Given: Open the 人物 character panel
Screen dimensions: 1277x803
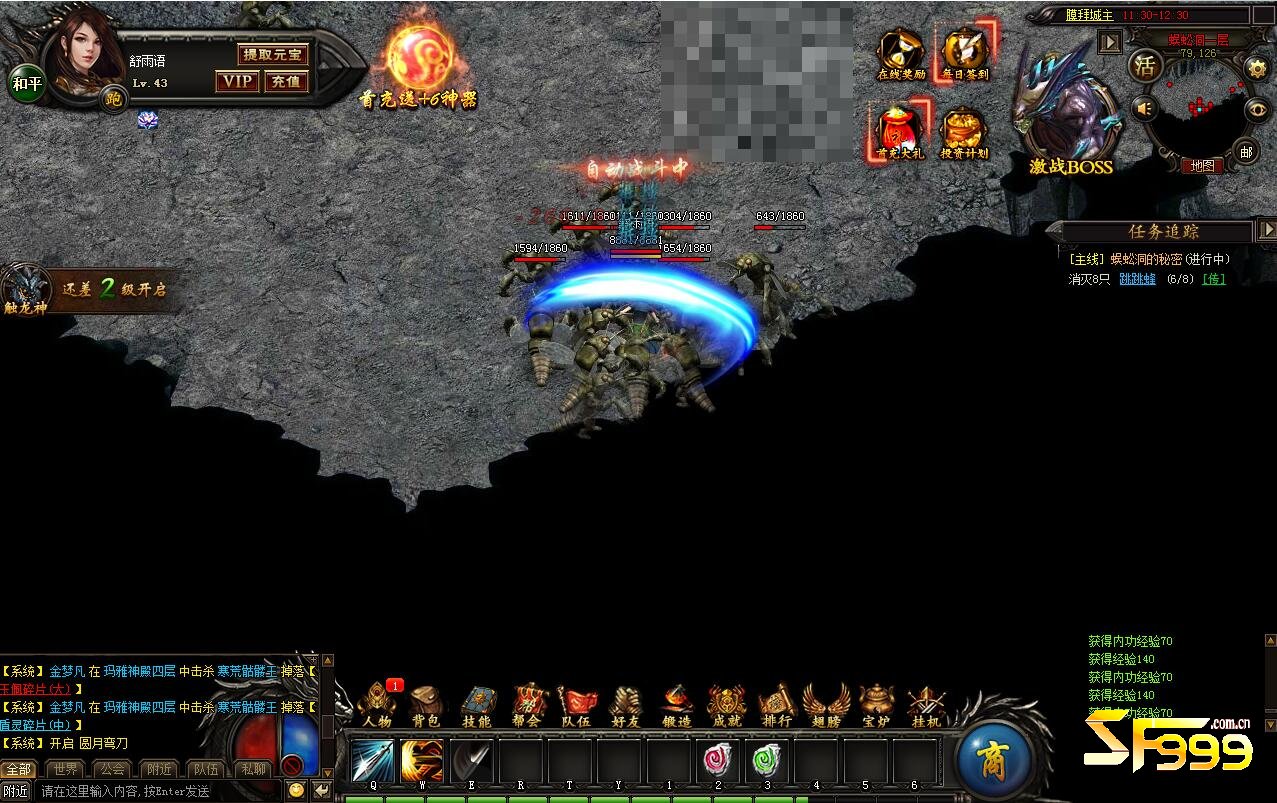Looking at the screenshot, I should (377, 704).
